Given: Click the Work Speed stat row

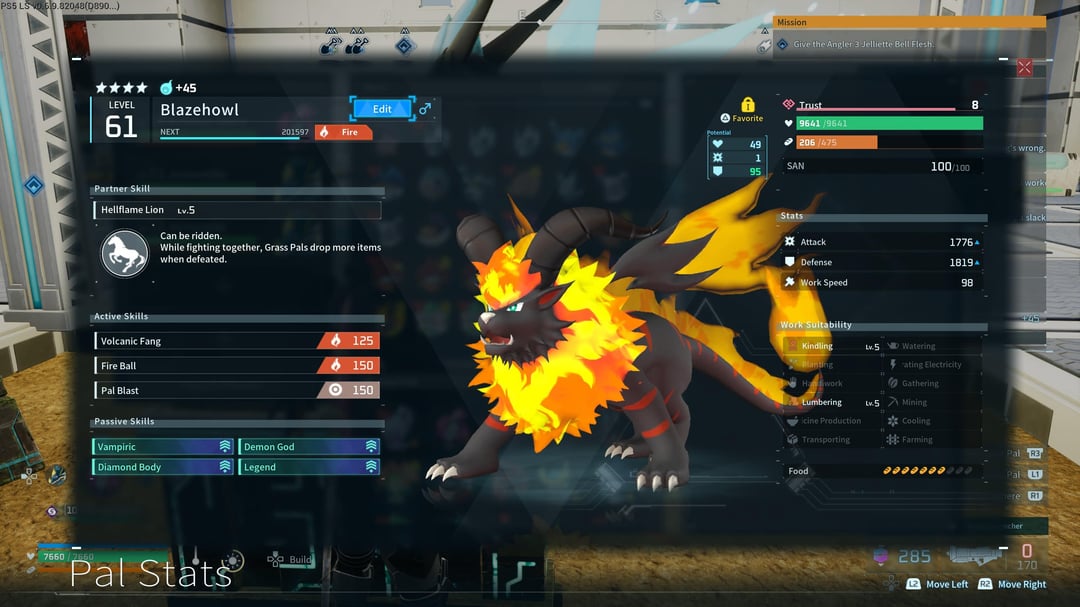Looking at the screenshot, I should click(880, 283).
